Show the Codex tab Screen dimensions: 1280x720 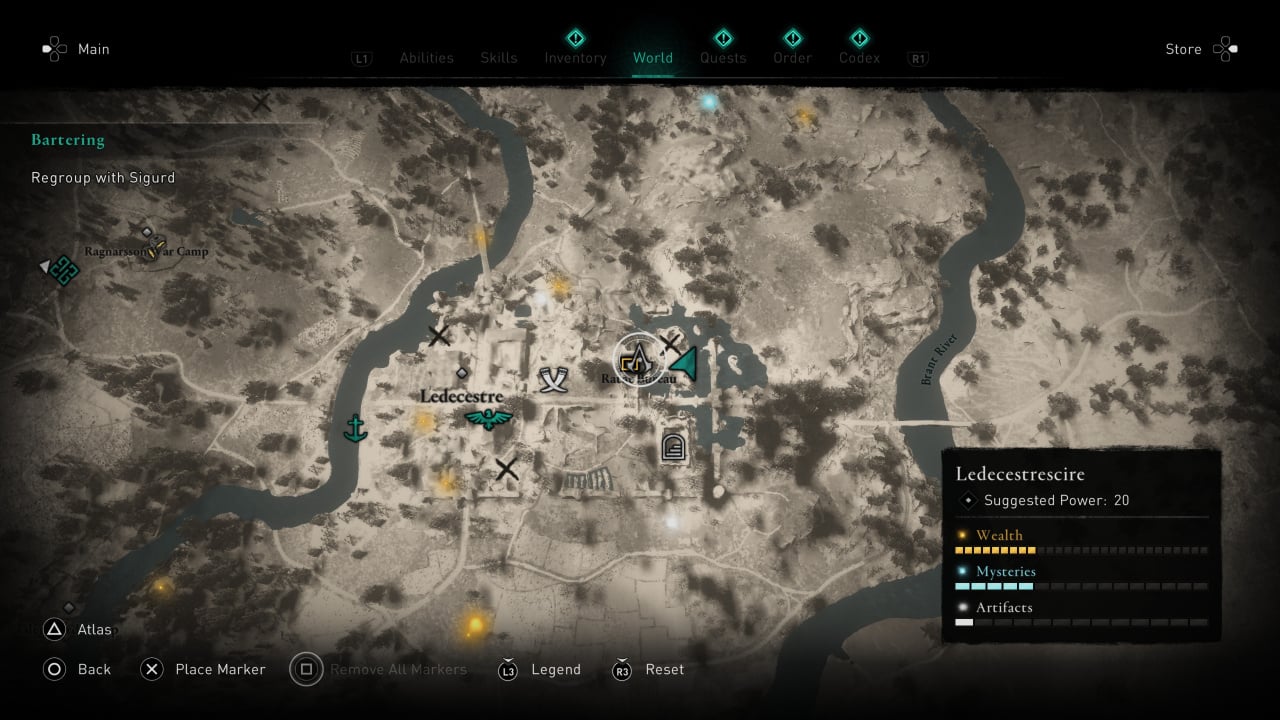pos(860,58)
